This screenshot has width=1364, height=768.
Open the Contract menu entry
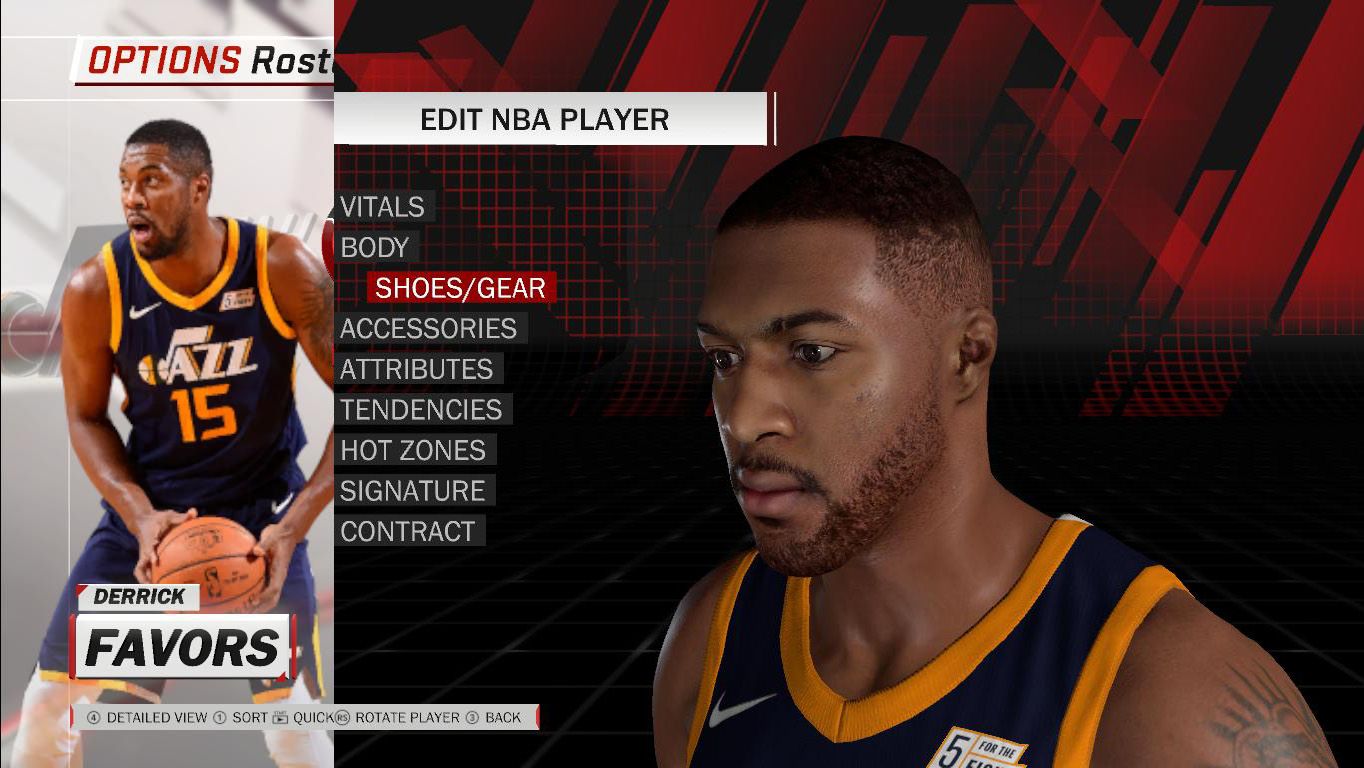(x=407, y=532)
